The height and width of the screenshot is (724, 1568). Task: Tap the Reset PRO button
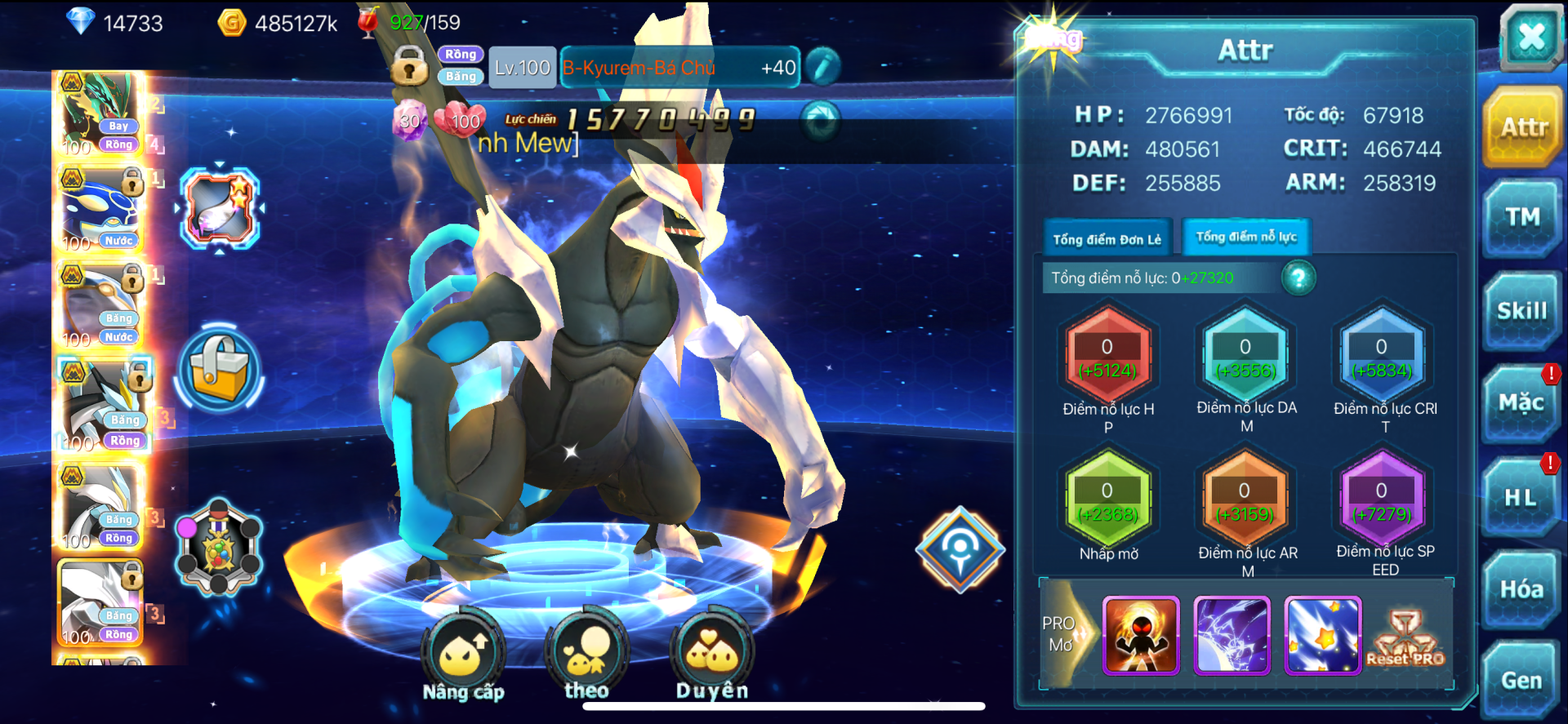click(x=1405, y=638)
